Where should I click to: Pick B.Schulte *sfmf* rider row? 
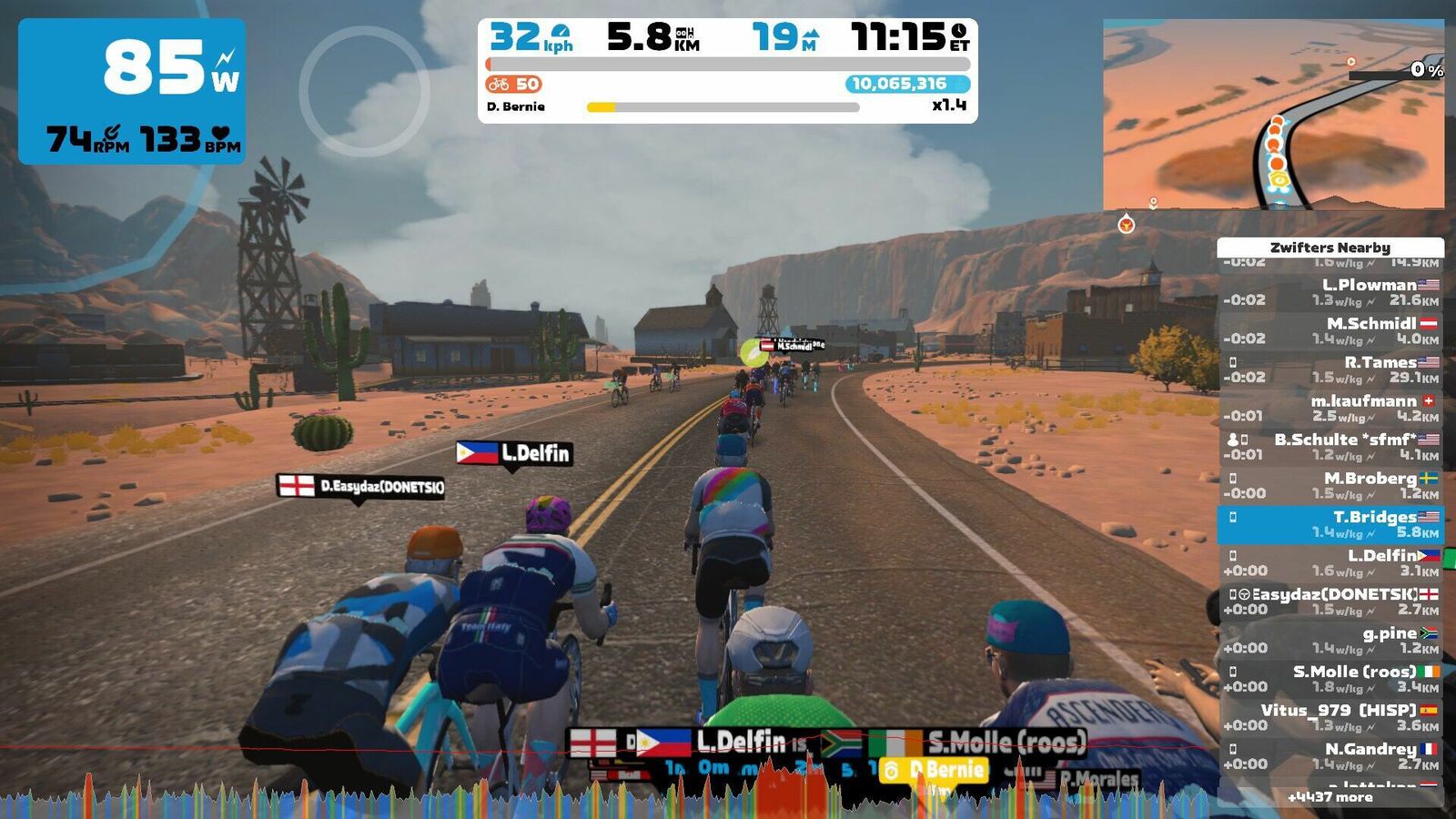(x=1330, y=447)
